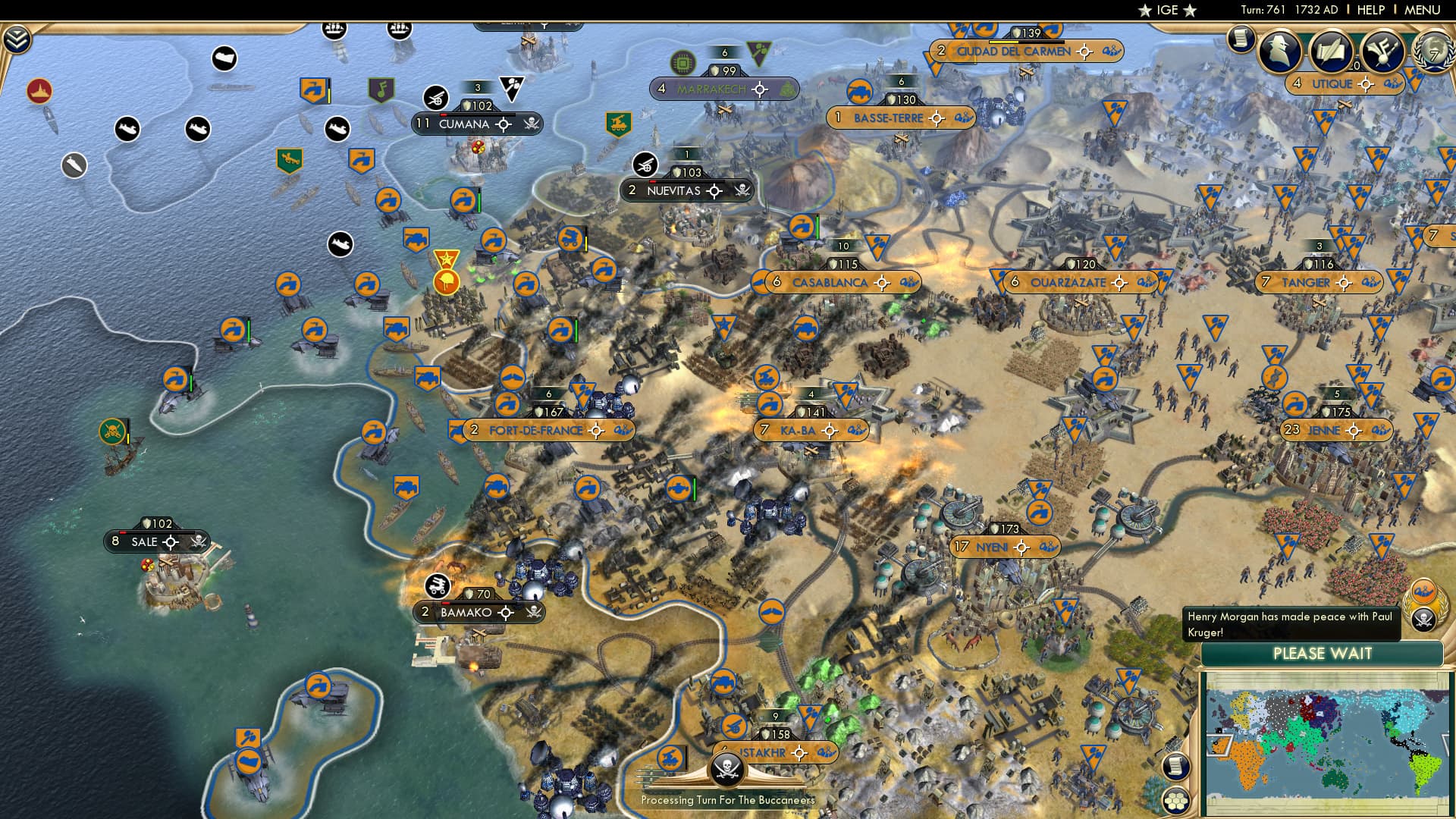Screen dimensions: 1456x819
Task: Click the pirate skull notification icon bottom right
Action: (1423, 618)
